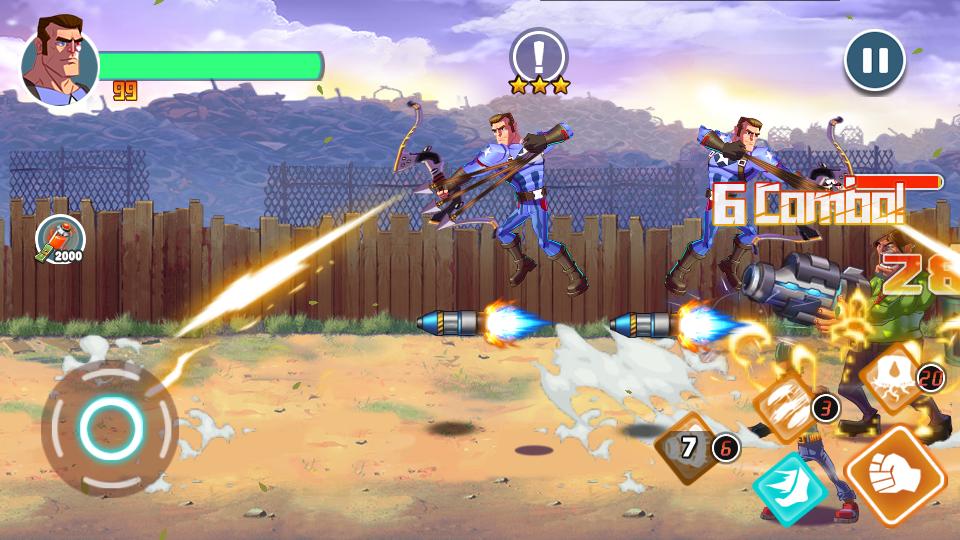Image resolution: width=960 pixels, height=540 pixels.
Task: Select the skill on cooldown showing 7
Action: click(x=689, y=448)
